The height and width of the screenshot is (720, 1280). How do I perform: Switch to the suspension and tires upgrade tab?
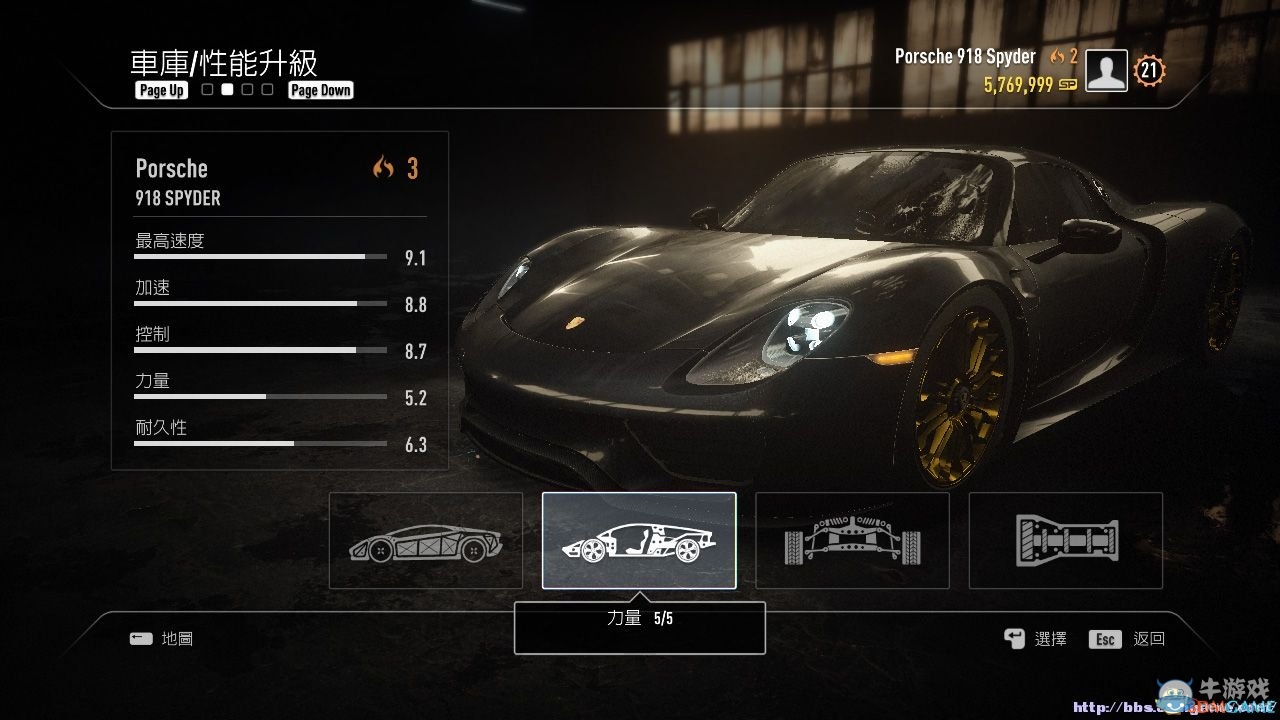tap(852, 540)
